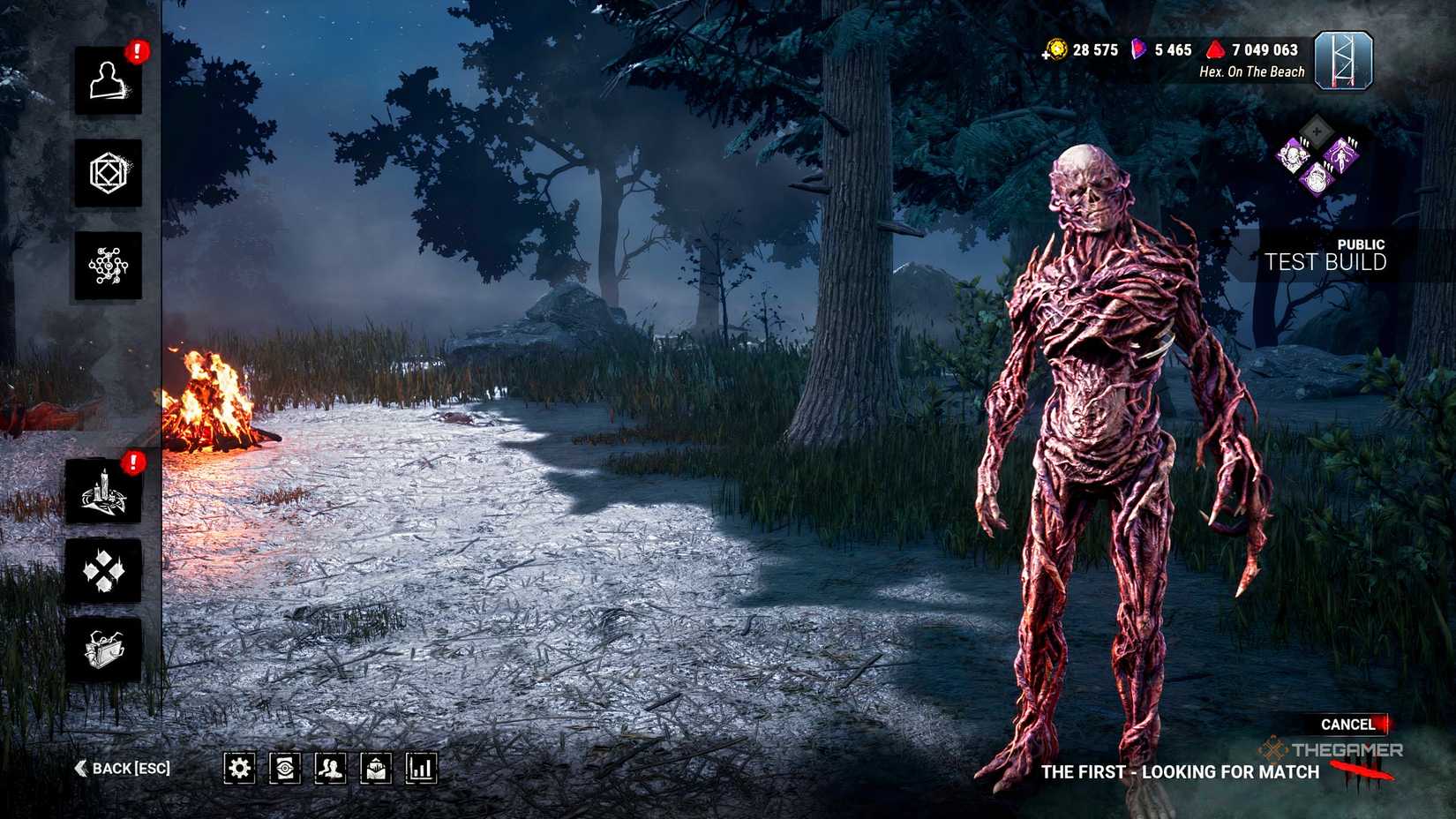Cancel matchmaking with the Cancel button
This screenshot has width=1456, height=819.
[x=1348, y=724]
